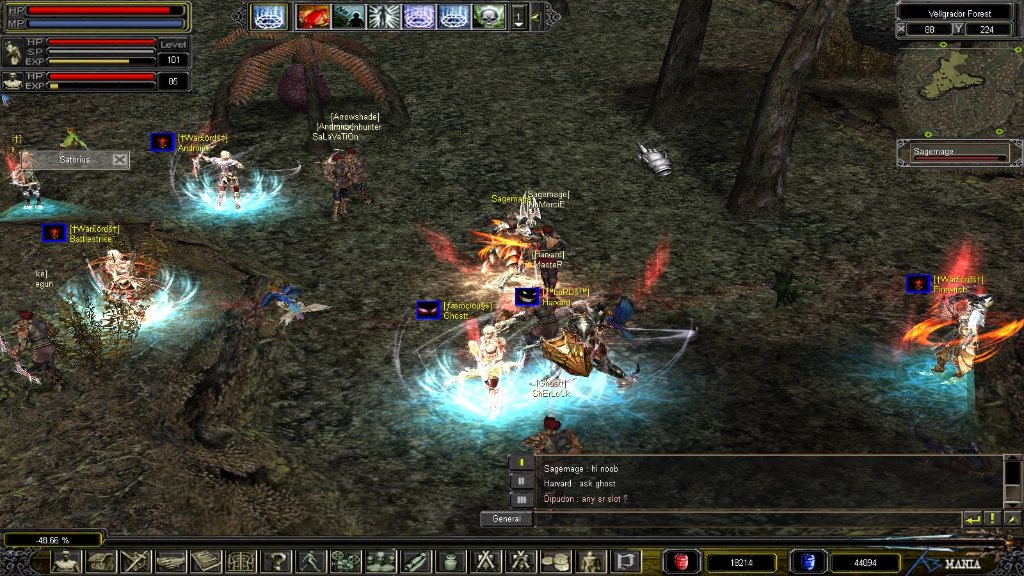Open the General chat channel selector
The image size is (1024, 576).
(506, 519)
